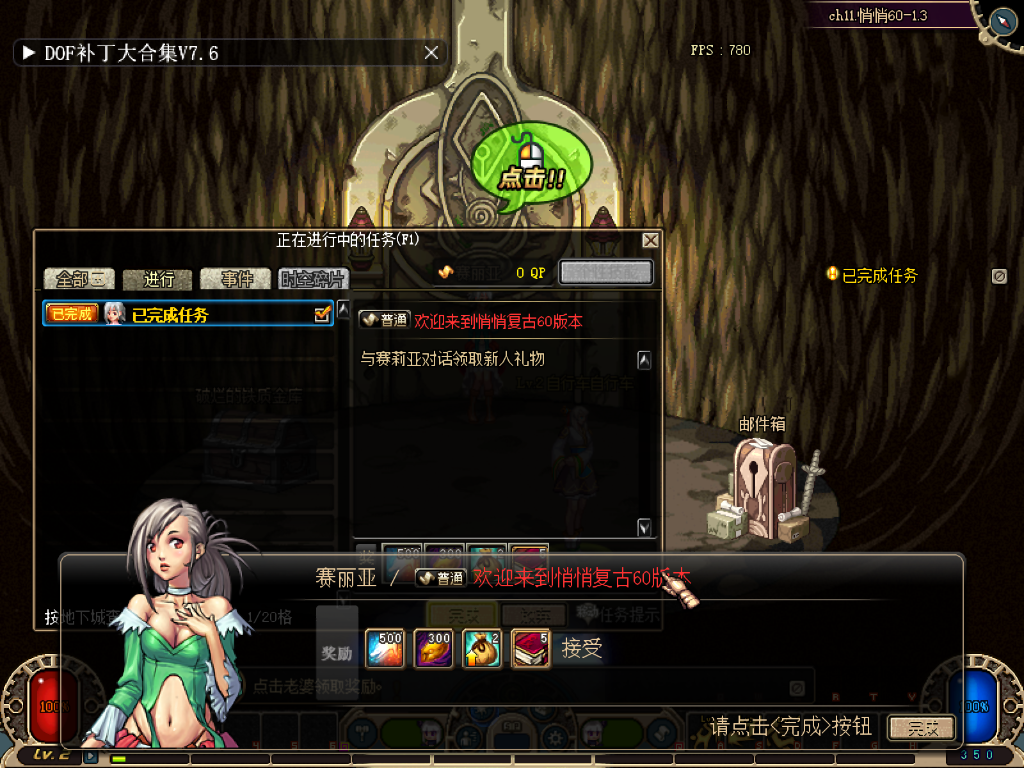Click the greyed button beside 0 QP
This screenshot has height=768, width=1024.
point(605,272)
